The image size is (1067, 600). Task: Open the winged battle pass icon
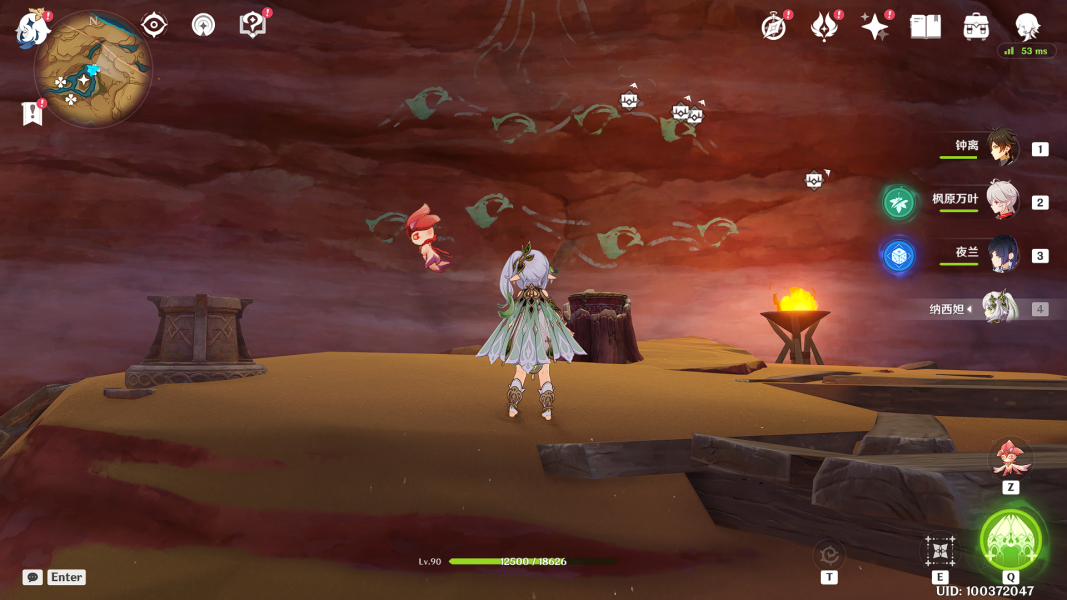824,27
